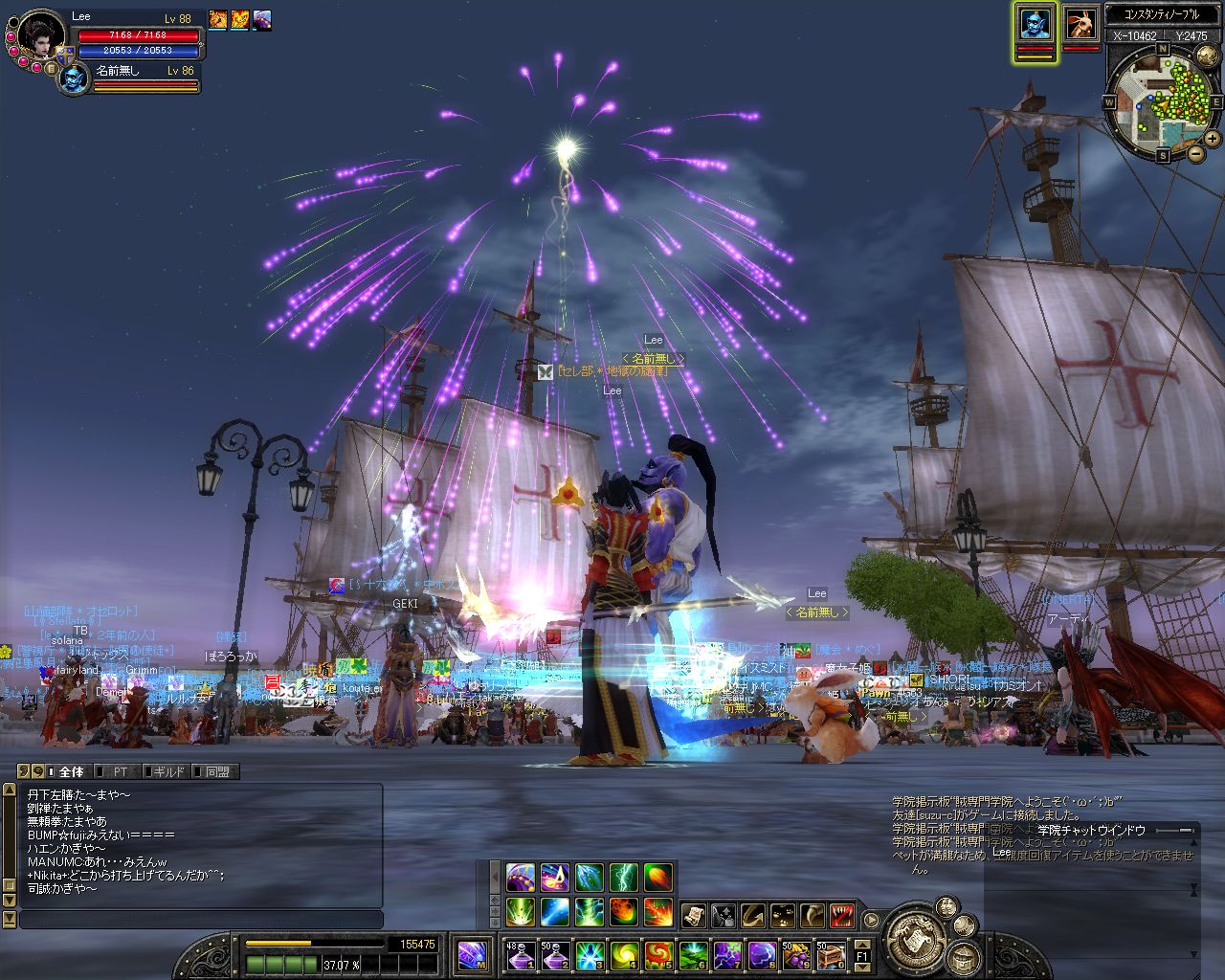Use the treasure chest item in slot 0
This screenshot has height=980, width=1225.
point(830,954)
